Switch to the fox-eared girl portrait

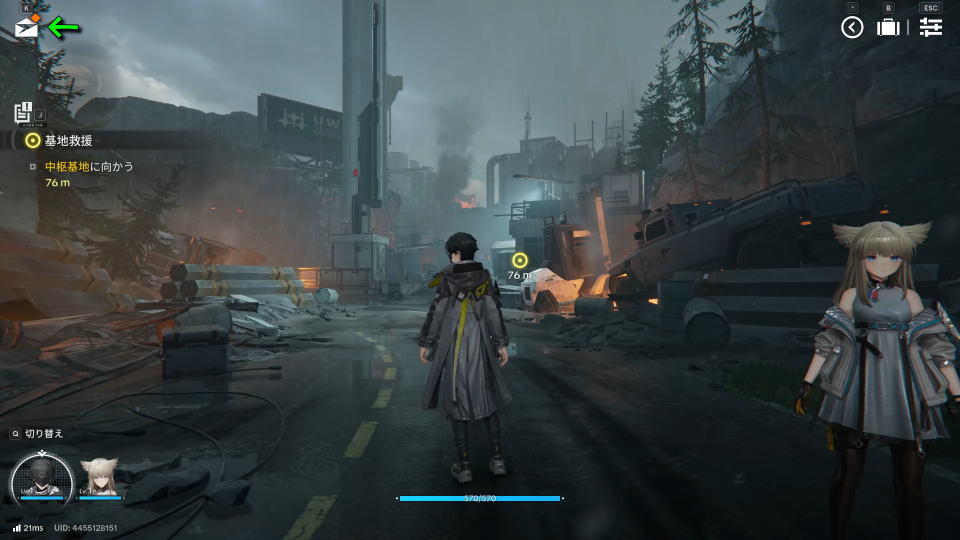pos(100,478)
